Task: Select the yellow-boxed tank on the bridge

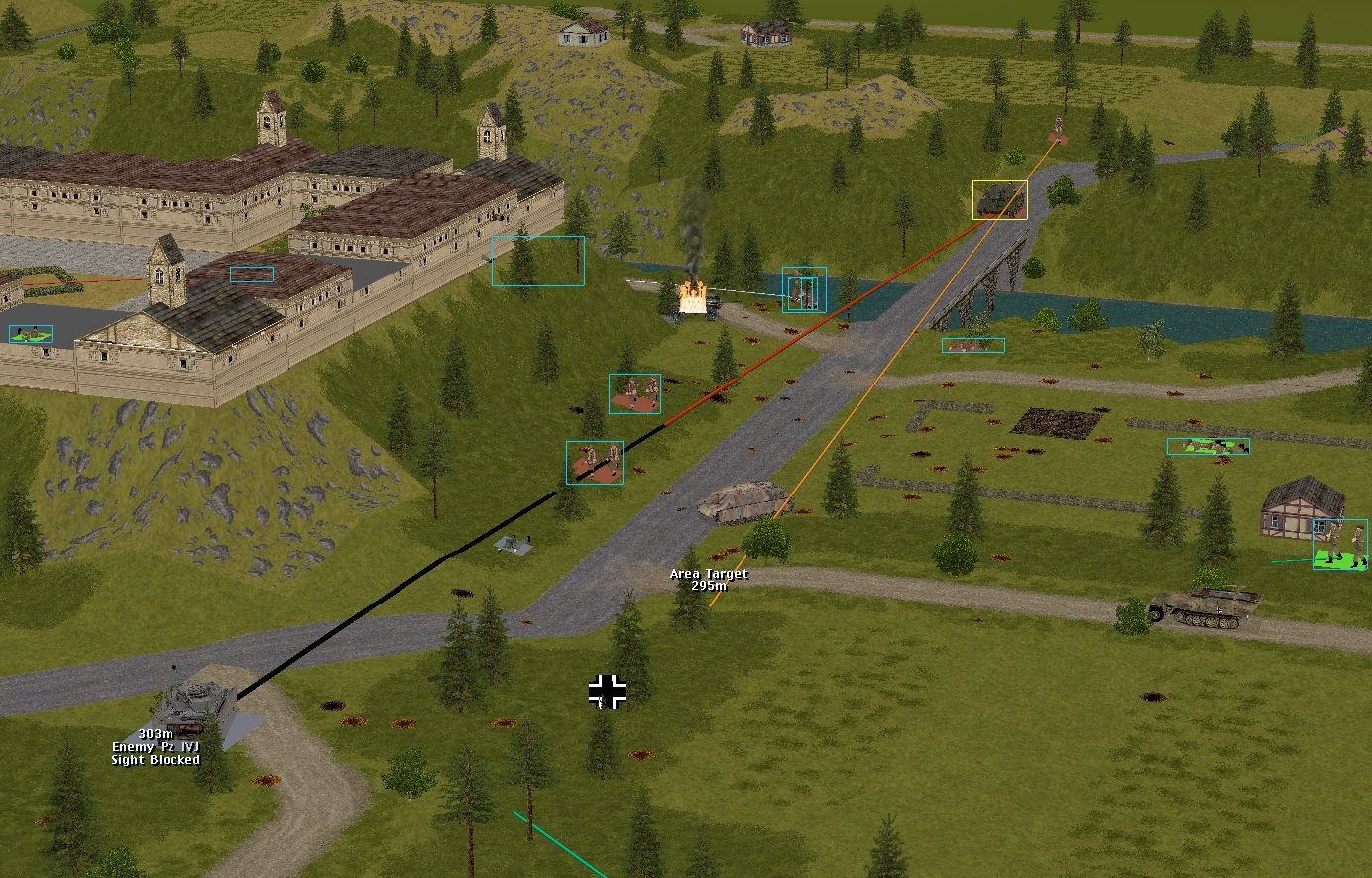Action: coord(999,200)
